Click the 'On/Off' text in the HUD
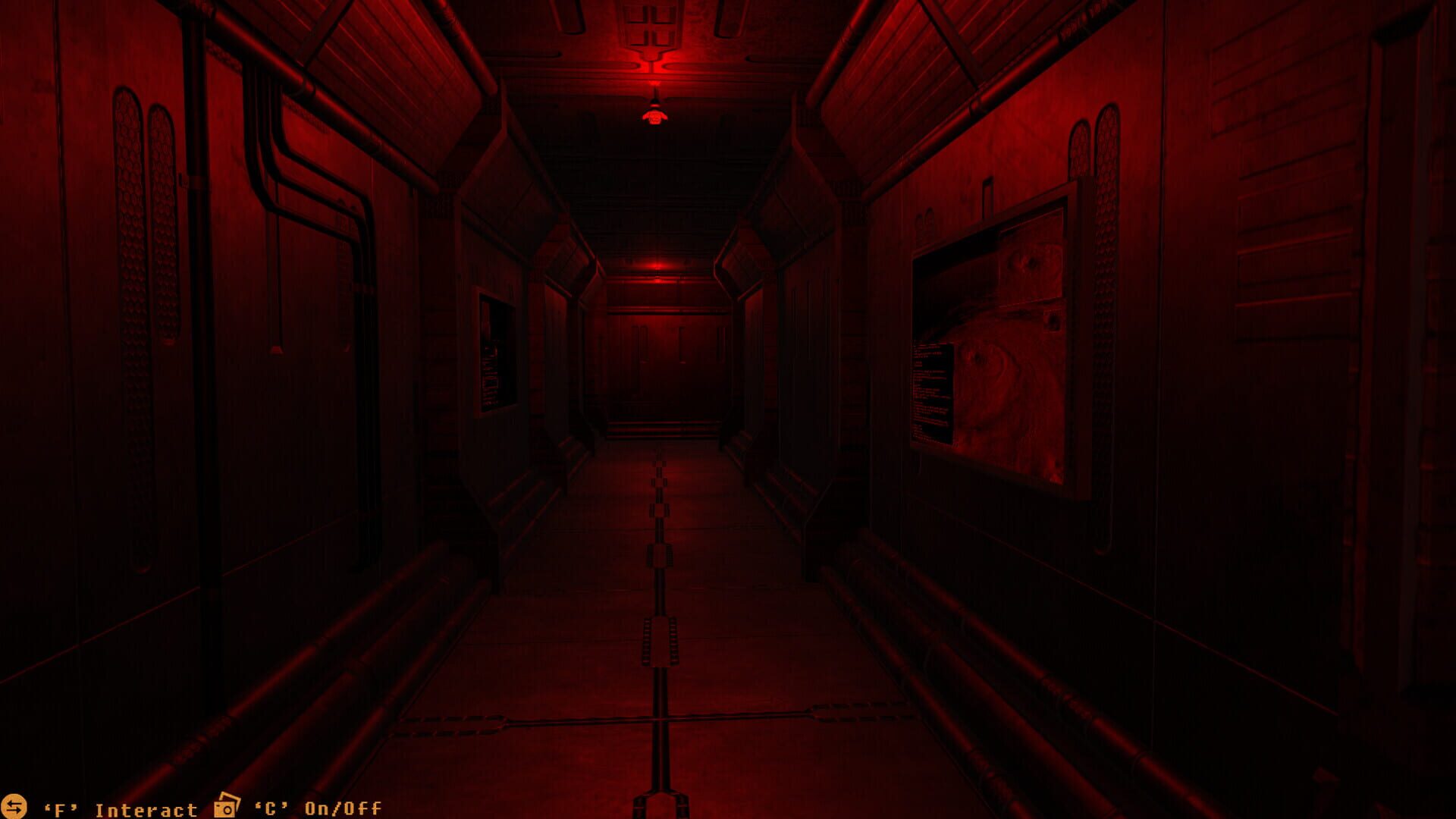This screenshot has height=819, width=1456. [341, 808]
